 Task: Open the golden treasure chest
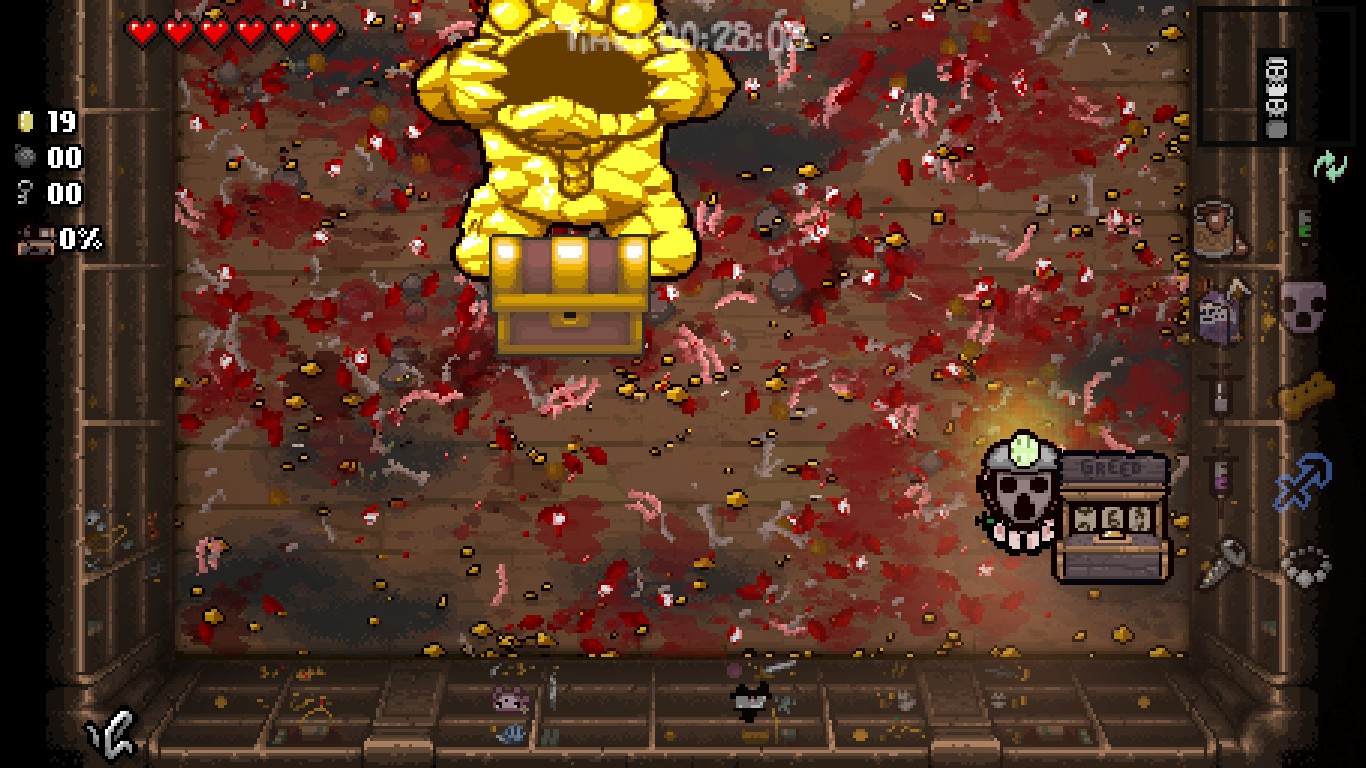point(570,290)
